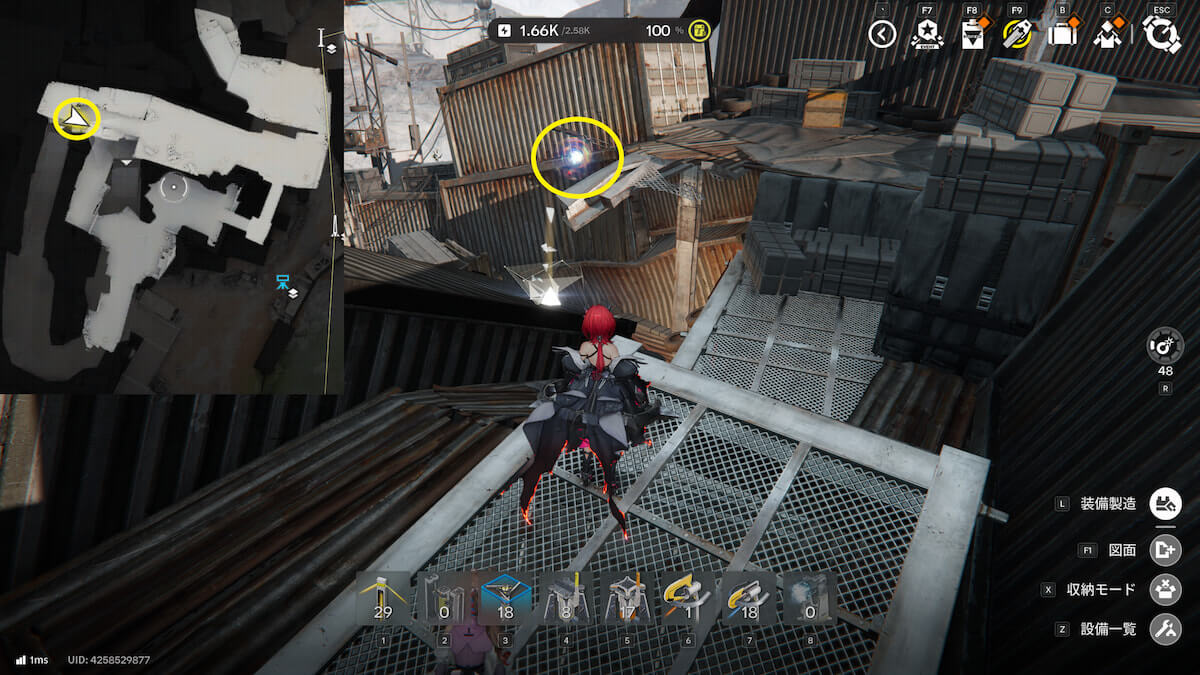This screenshot has height=675, width=1200.
Task: Open 装備製造 equipment crafting
Action: click(x=1165, y=504)
